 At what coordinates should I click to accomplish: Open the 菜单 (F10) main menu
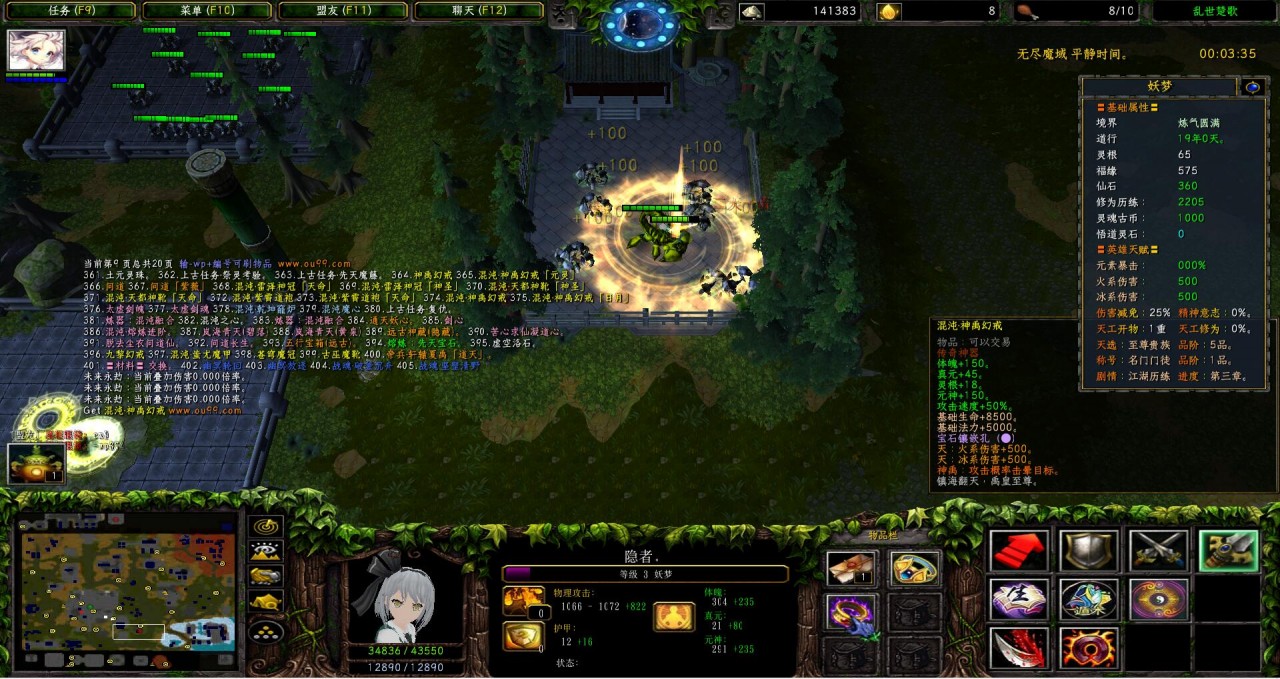207,11
